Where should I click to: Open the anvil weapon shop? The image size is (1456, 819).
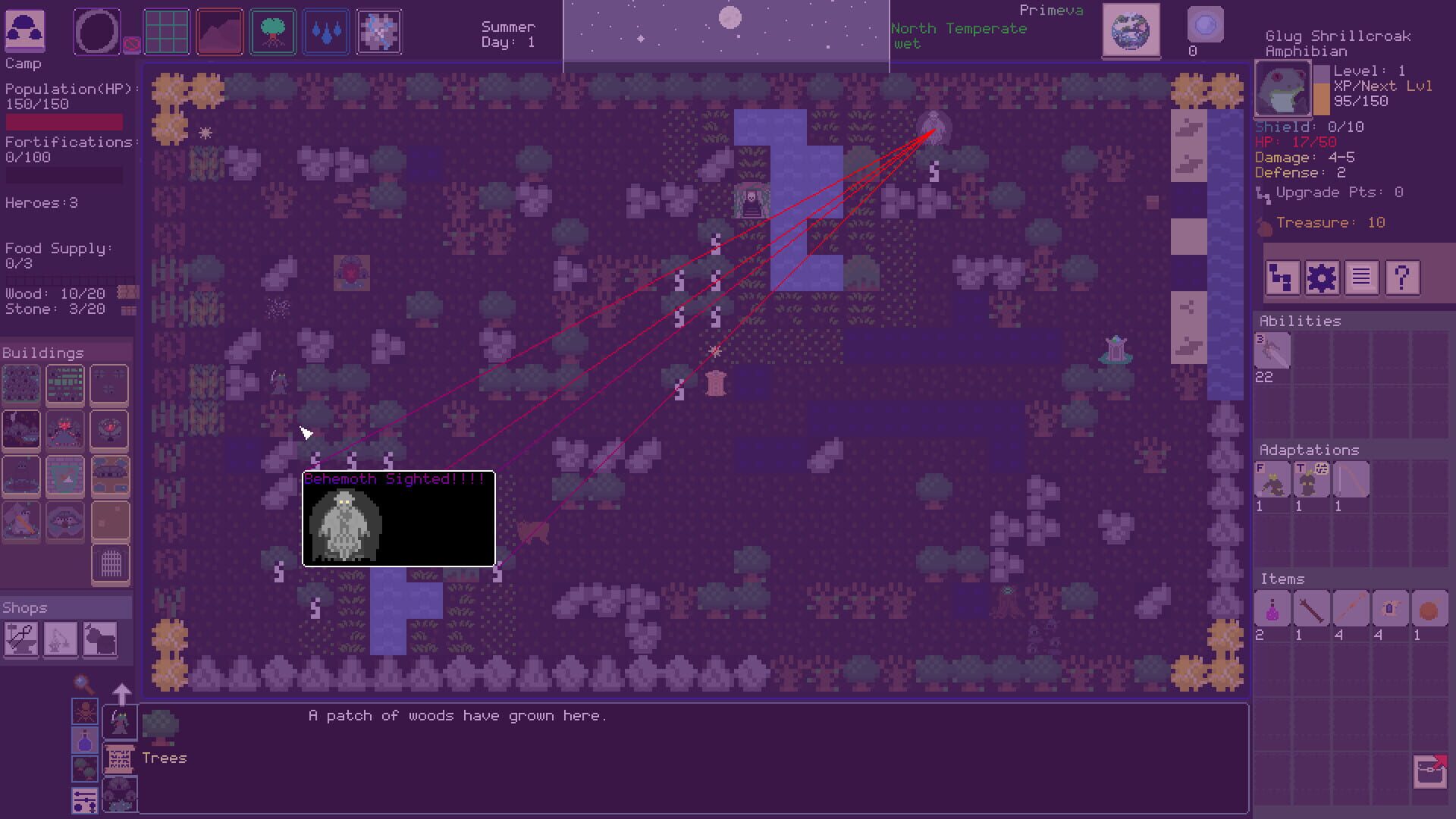click(21, 639)
